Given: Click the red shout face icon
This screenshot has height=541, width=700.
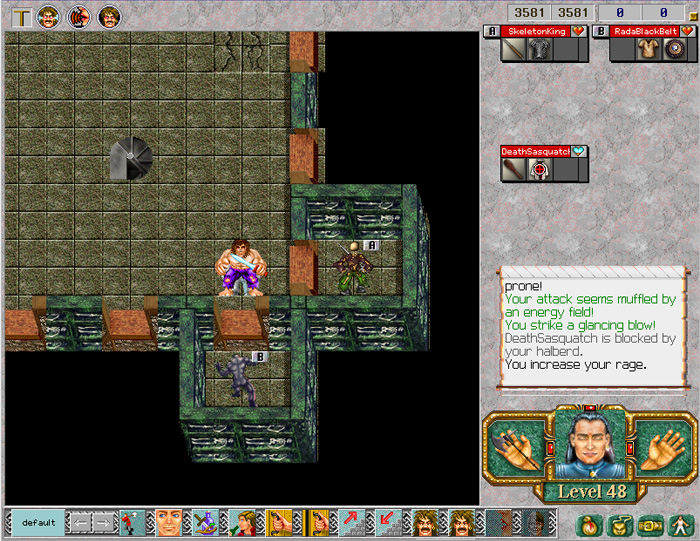Looking at the screenshot, I should click(x=78, y=16).
